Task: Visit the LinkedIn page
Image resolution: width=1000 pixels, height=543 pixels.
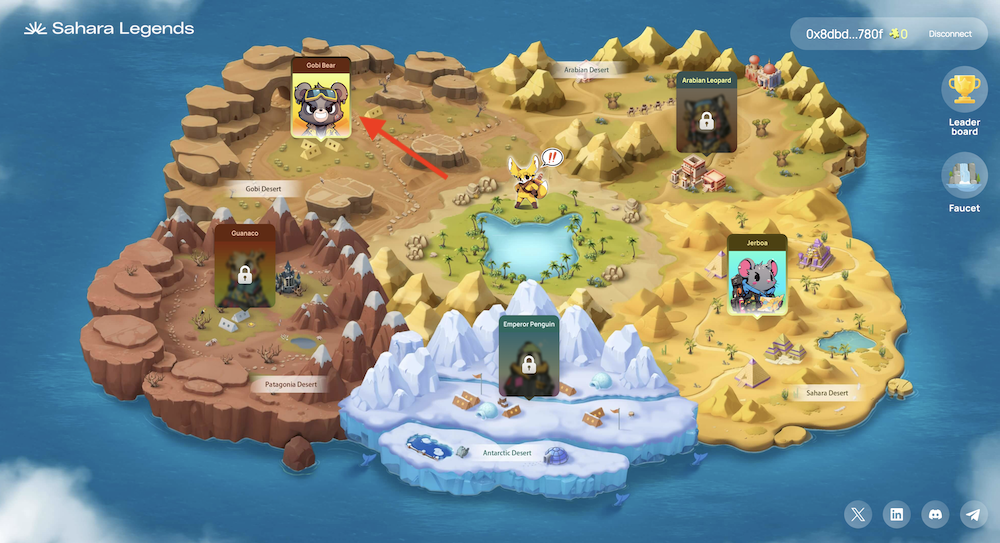Action: pyautogui.click(x=896, y=515)
